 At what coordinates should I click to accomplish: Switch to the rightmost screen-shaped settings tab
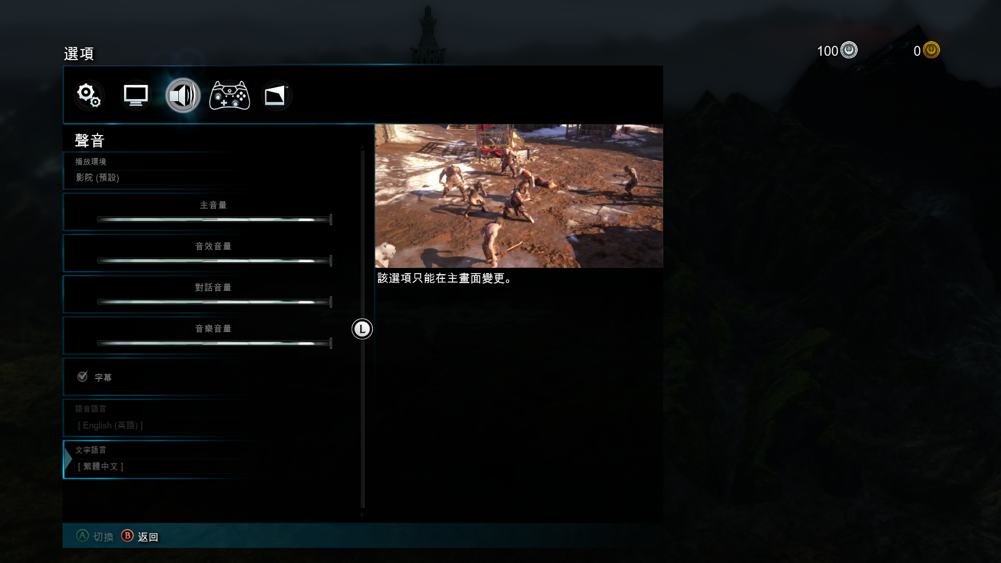pyautogui.click(x=276, y=95)
